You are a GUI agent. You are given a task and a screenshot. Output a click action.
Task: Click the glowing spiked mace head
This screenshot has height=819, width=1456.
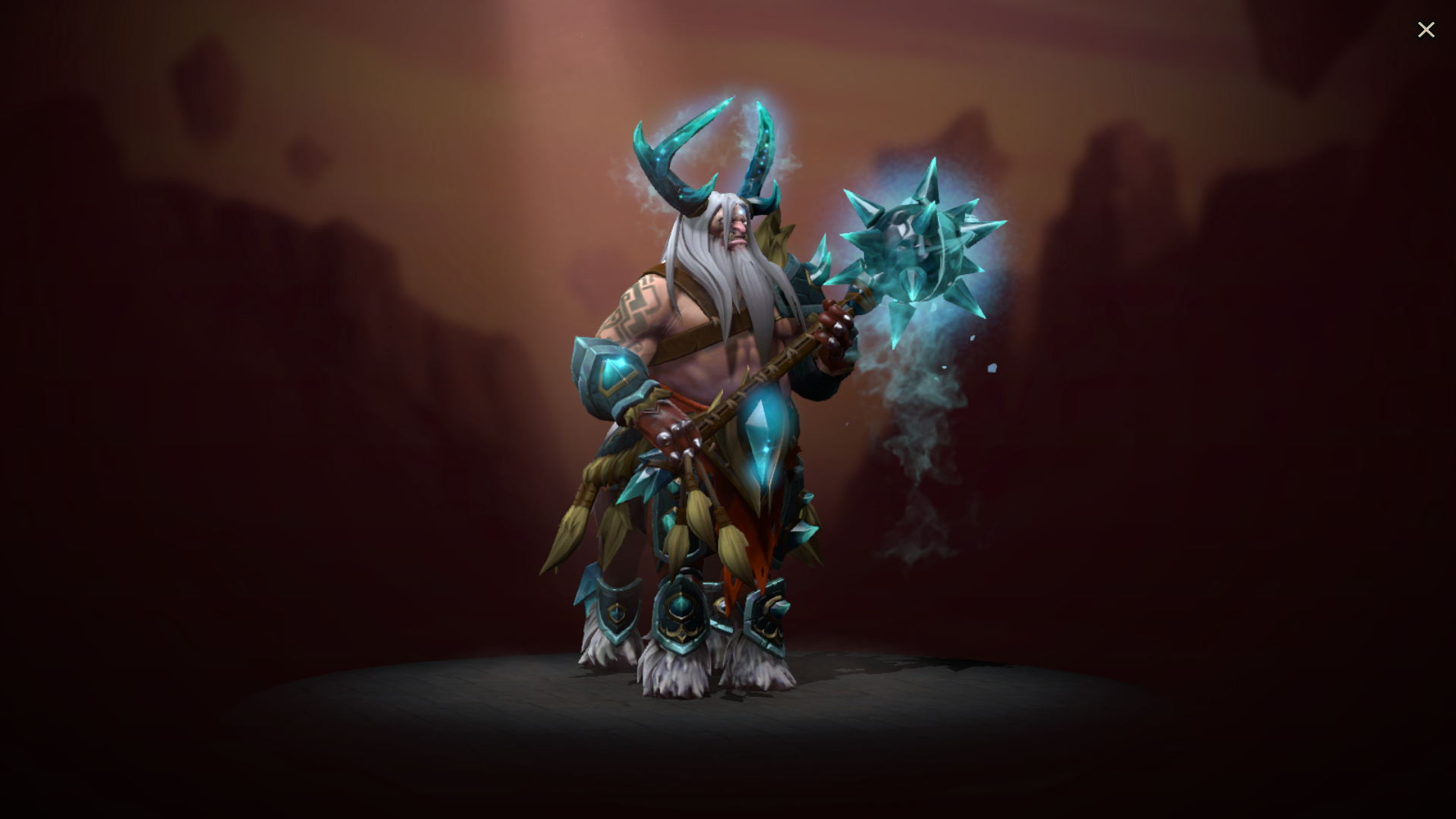click(918, 243)
